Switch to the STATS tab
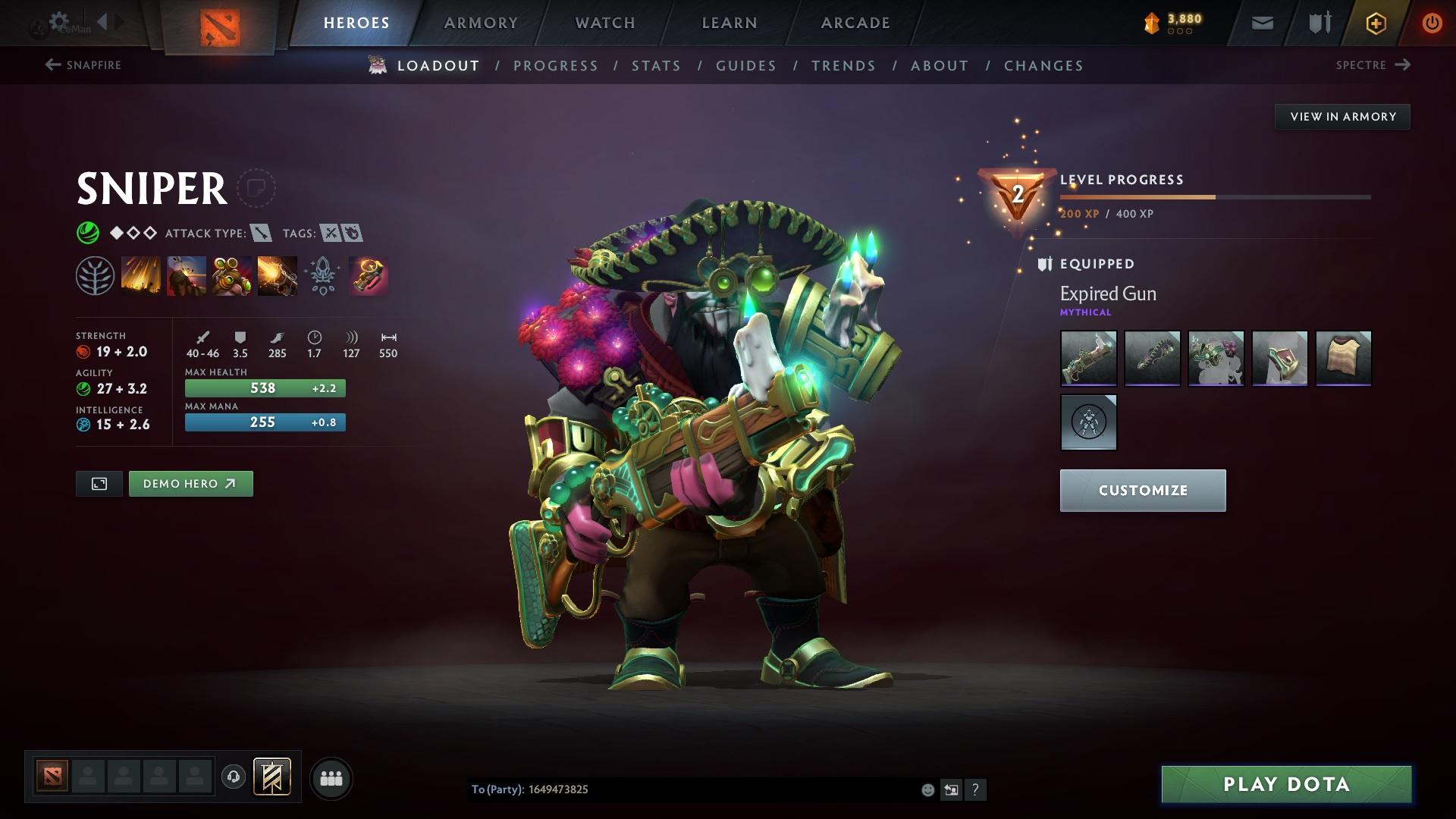Image resolution: width=1456 pixels, height=819 pixels. tap(656, 66)
